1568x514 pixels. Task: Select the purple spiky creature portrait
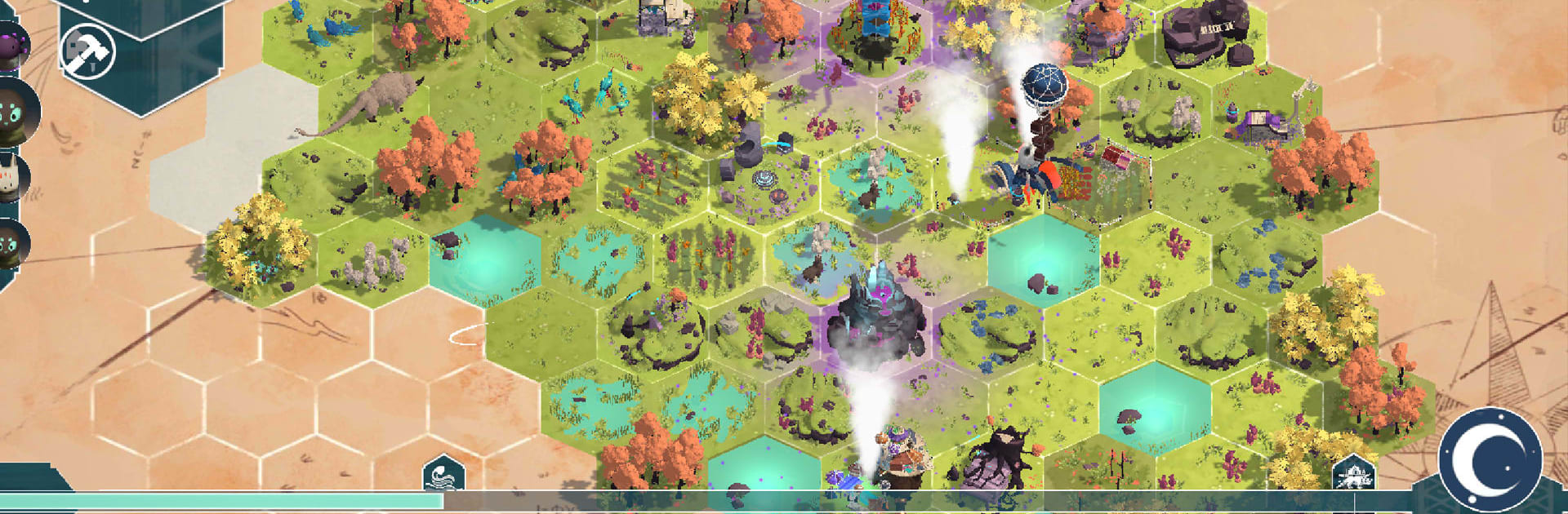click(11, 45)
